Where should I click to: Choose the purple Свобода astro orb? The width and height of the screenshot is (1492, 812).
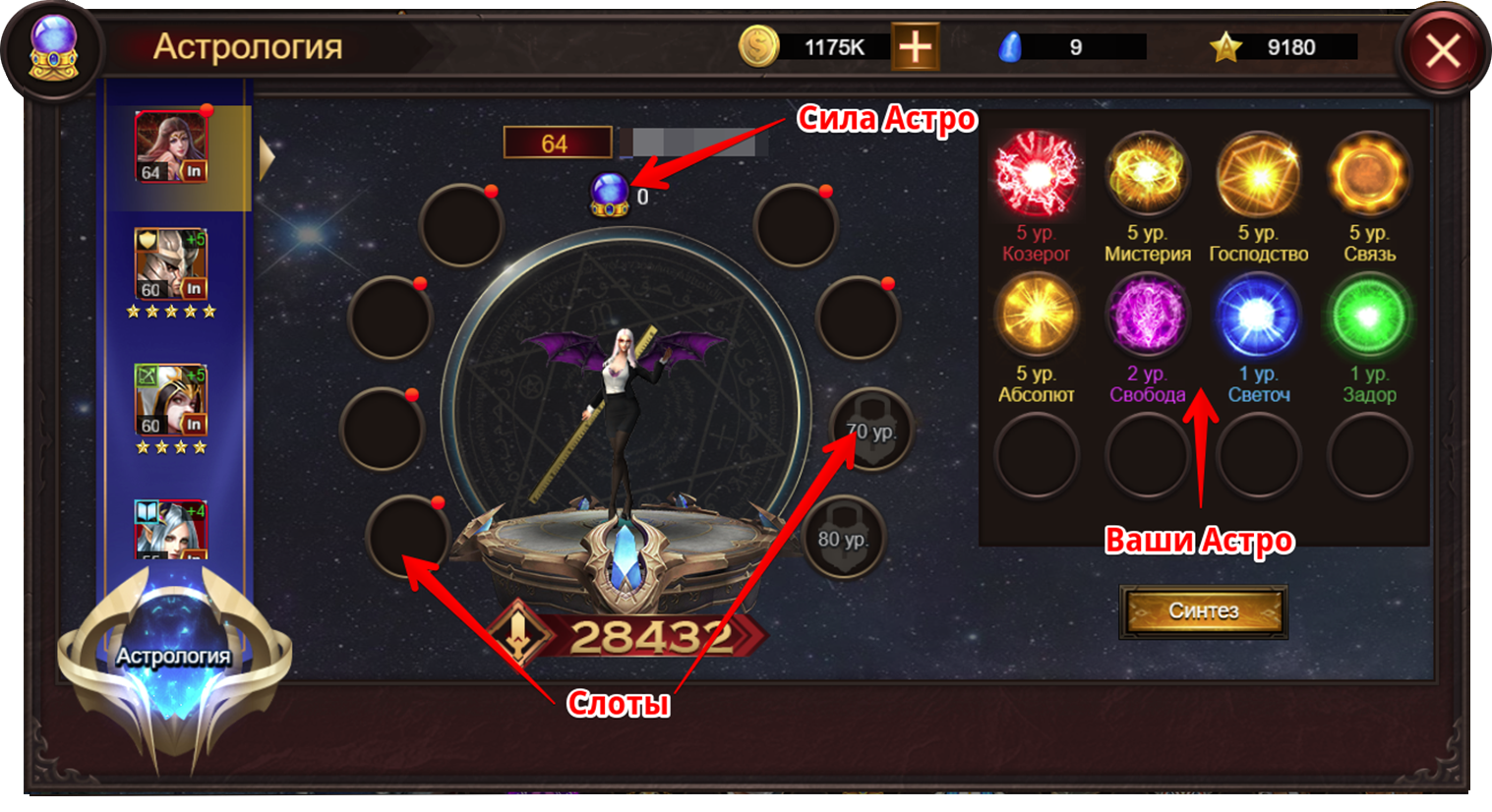tap(1147, 315)
